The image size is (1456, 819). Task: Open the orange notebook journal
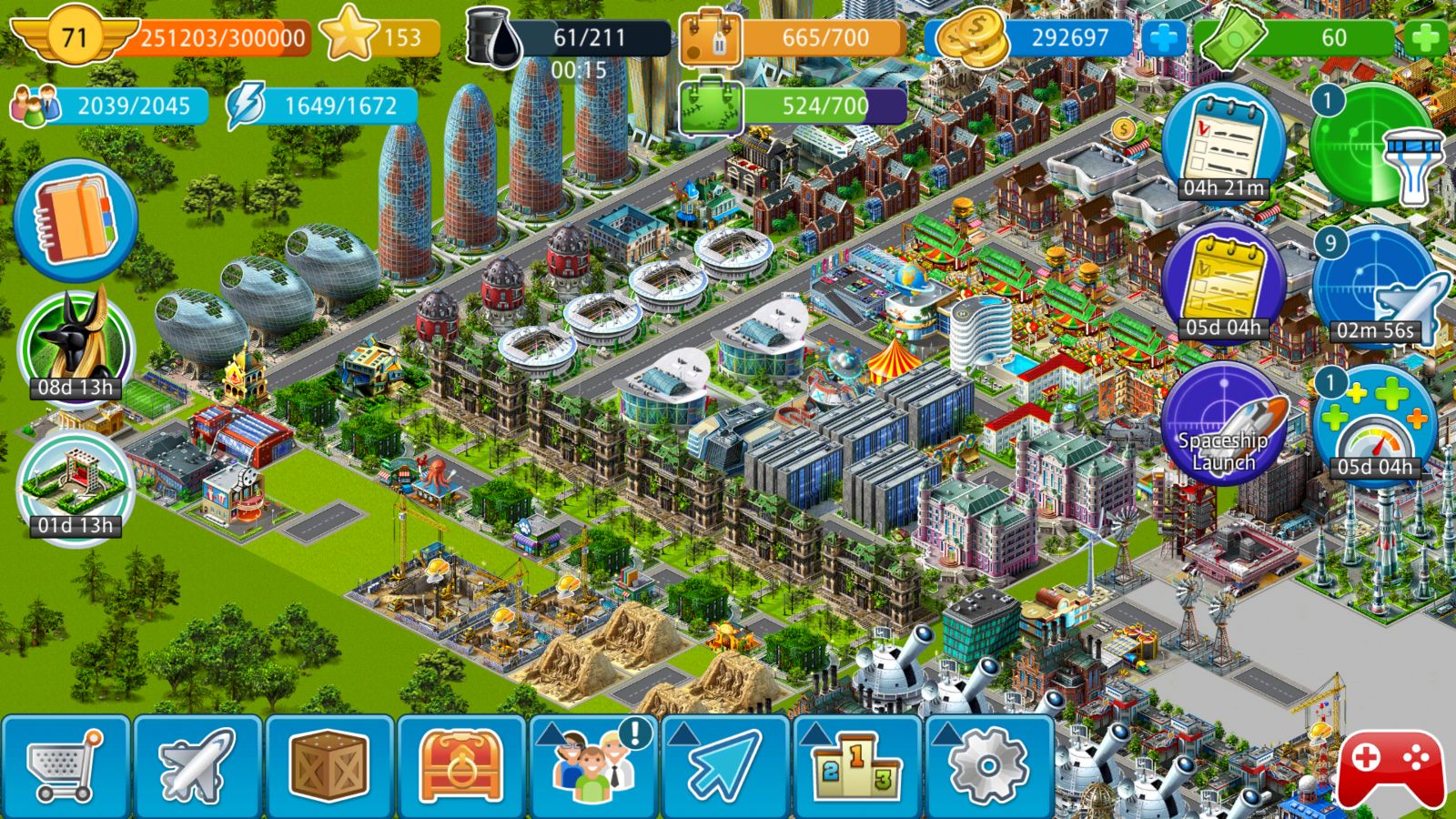click(x=76, y=220)
